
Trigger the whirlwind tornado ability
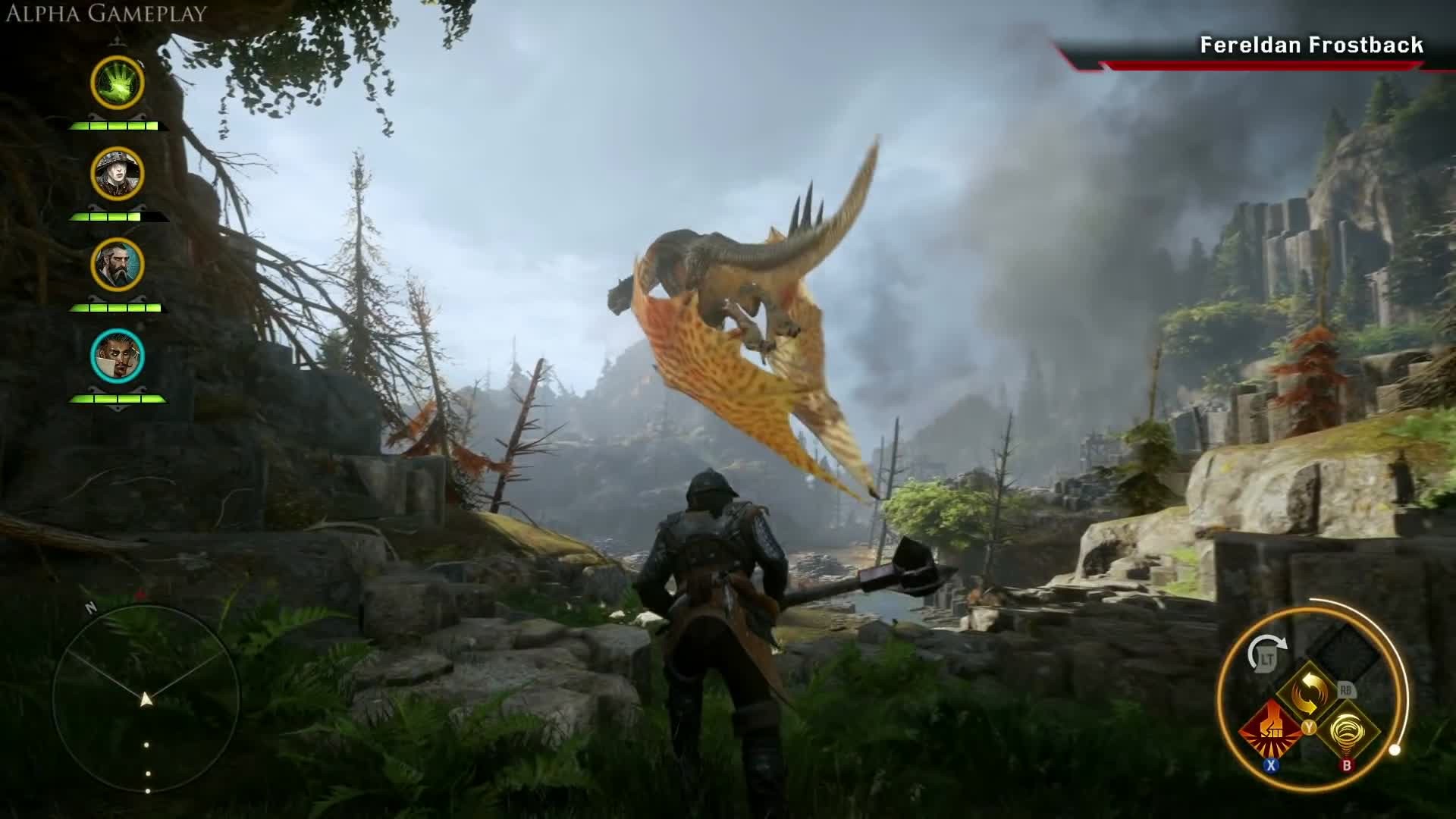(1348, 731)
